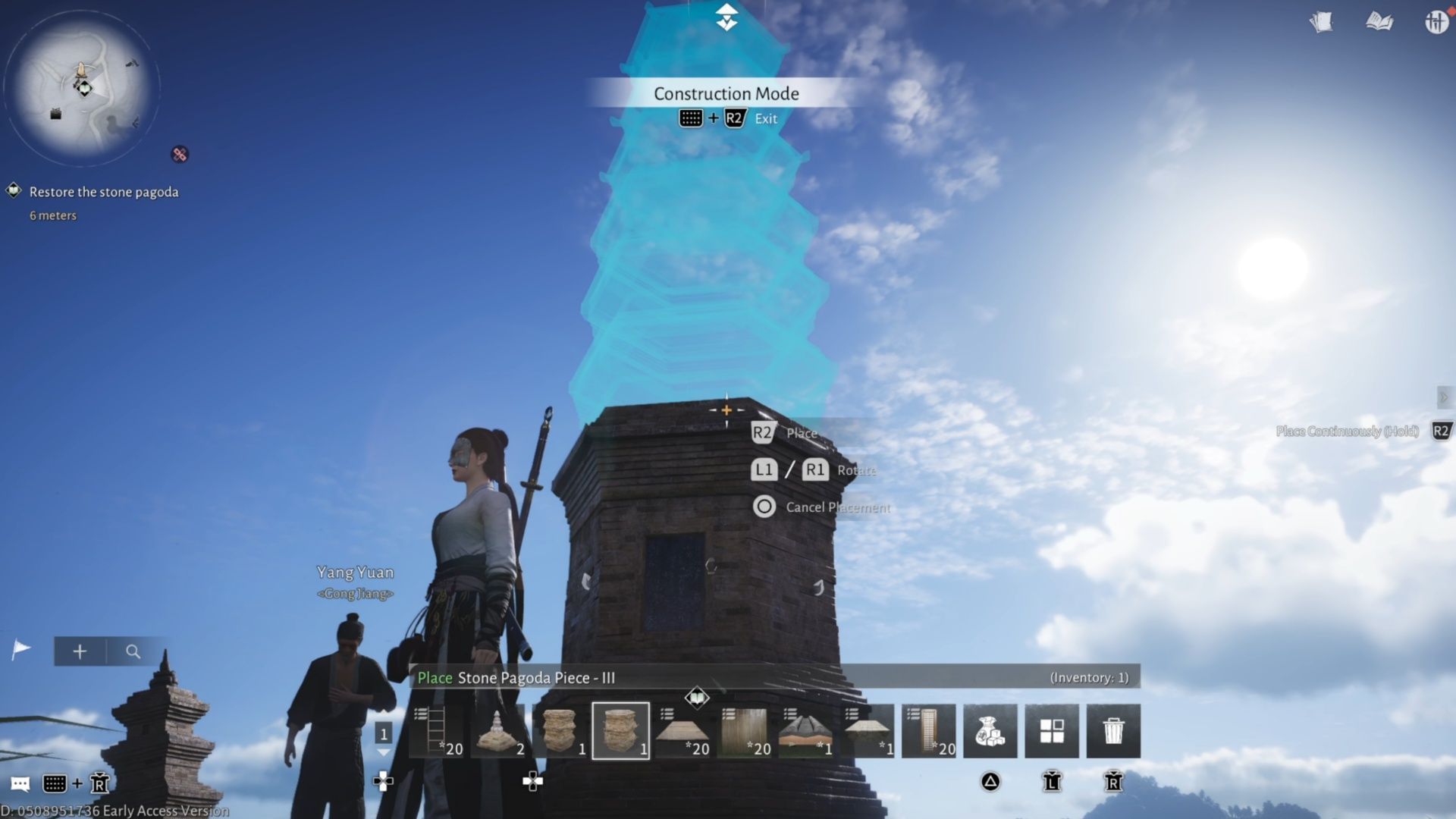The height and width of the screenshot is (819, 1456).
Task: Click the selected piece count indicator slider
Action: (384, 734)
